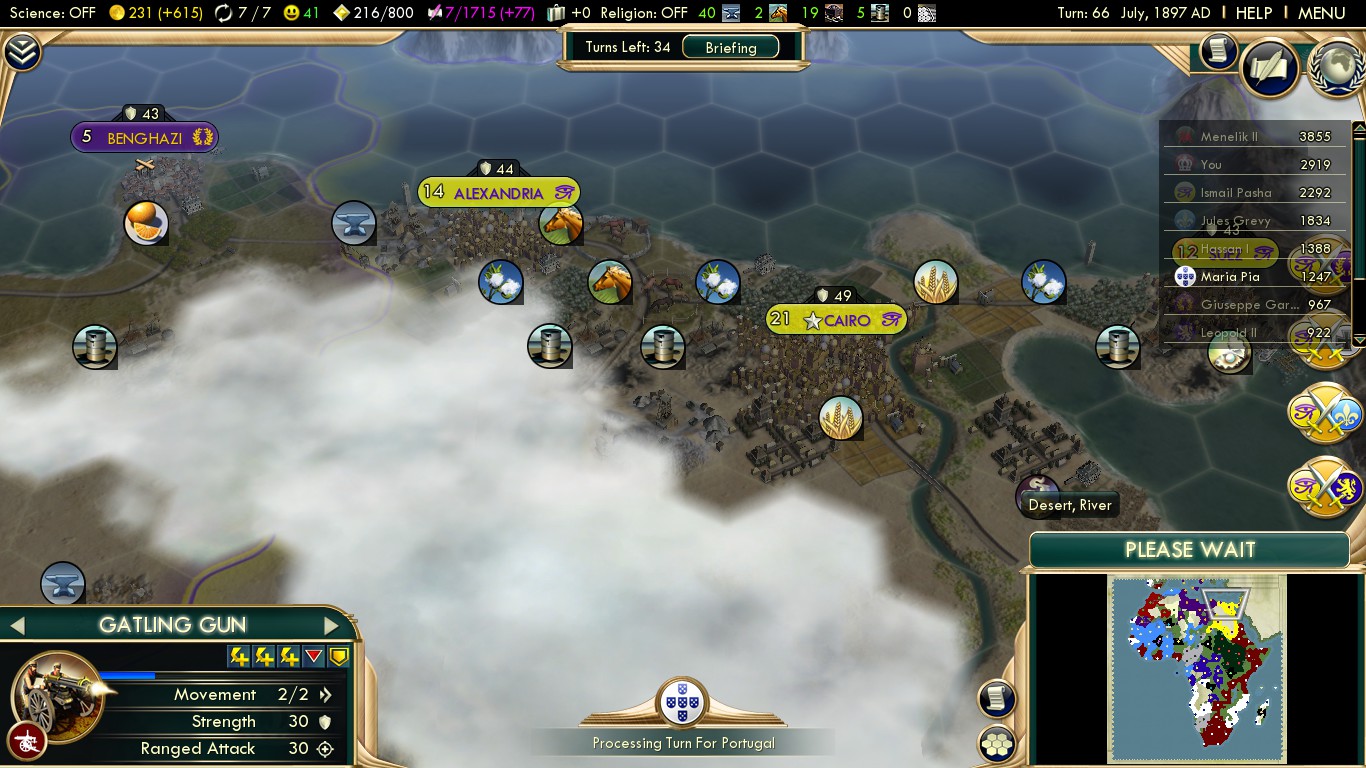
Task: Open the small scroll notification log
Action: pos(1218,51)
